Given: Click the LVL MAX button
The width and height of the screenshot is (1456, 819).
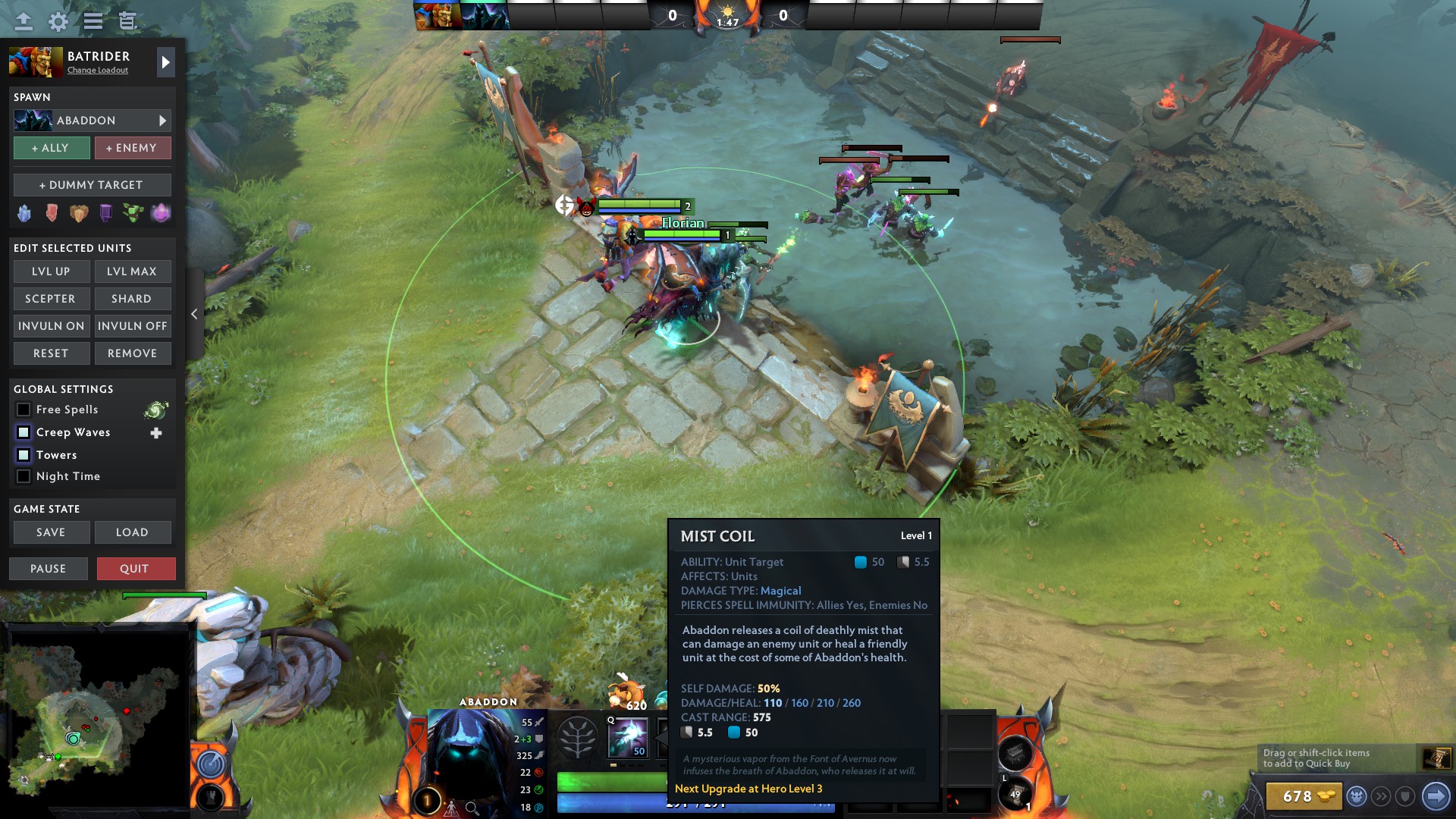Looking at the screenshot, I should (x=132, y=271).
